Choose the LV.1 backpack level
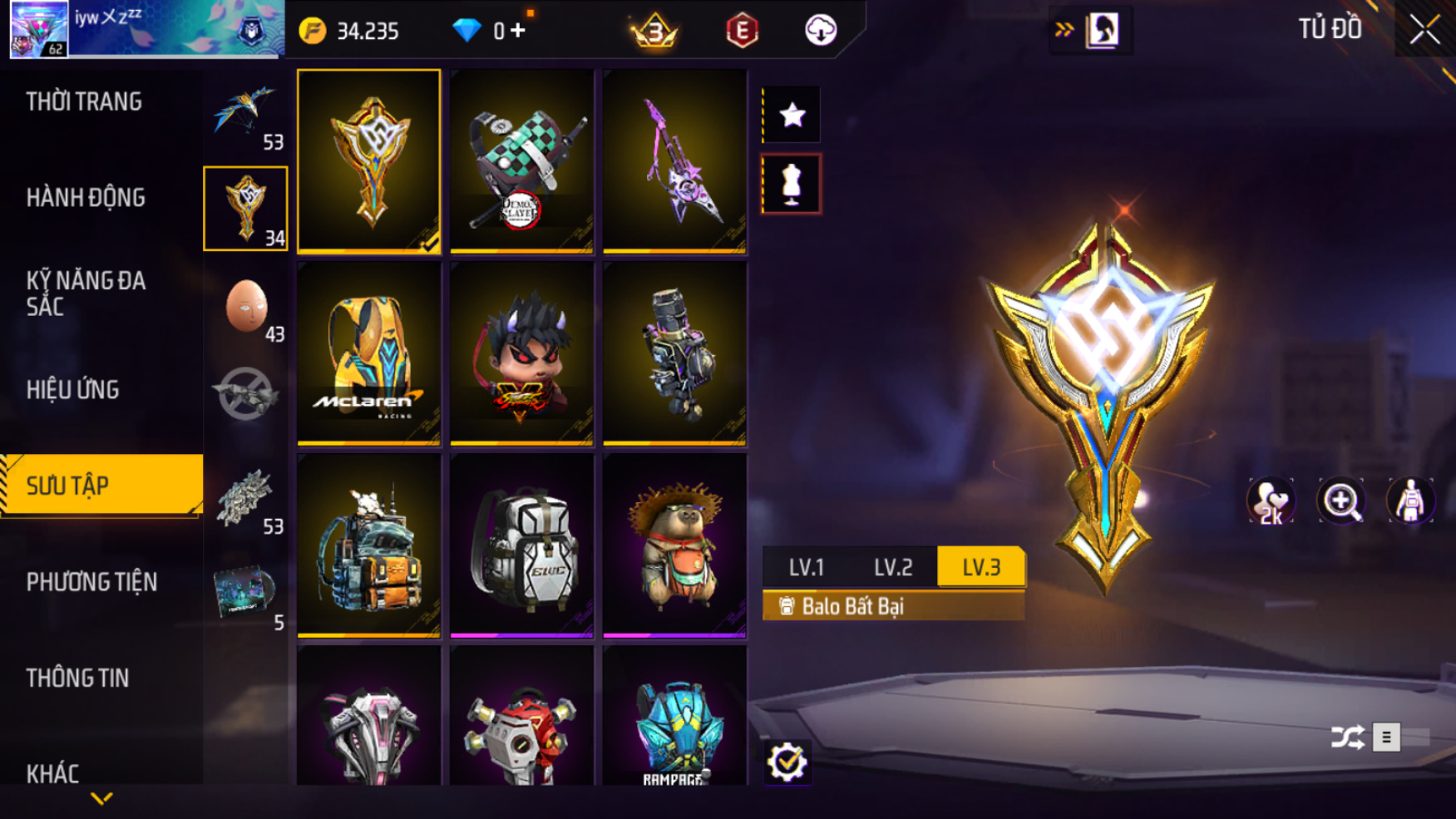This screenshot has height=819, width=1456. (x=806, y=568)
